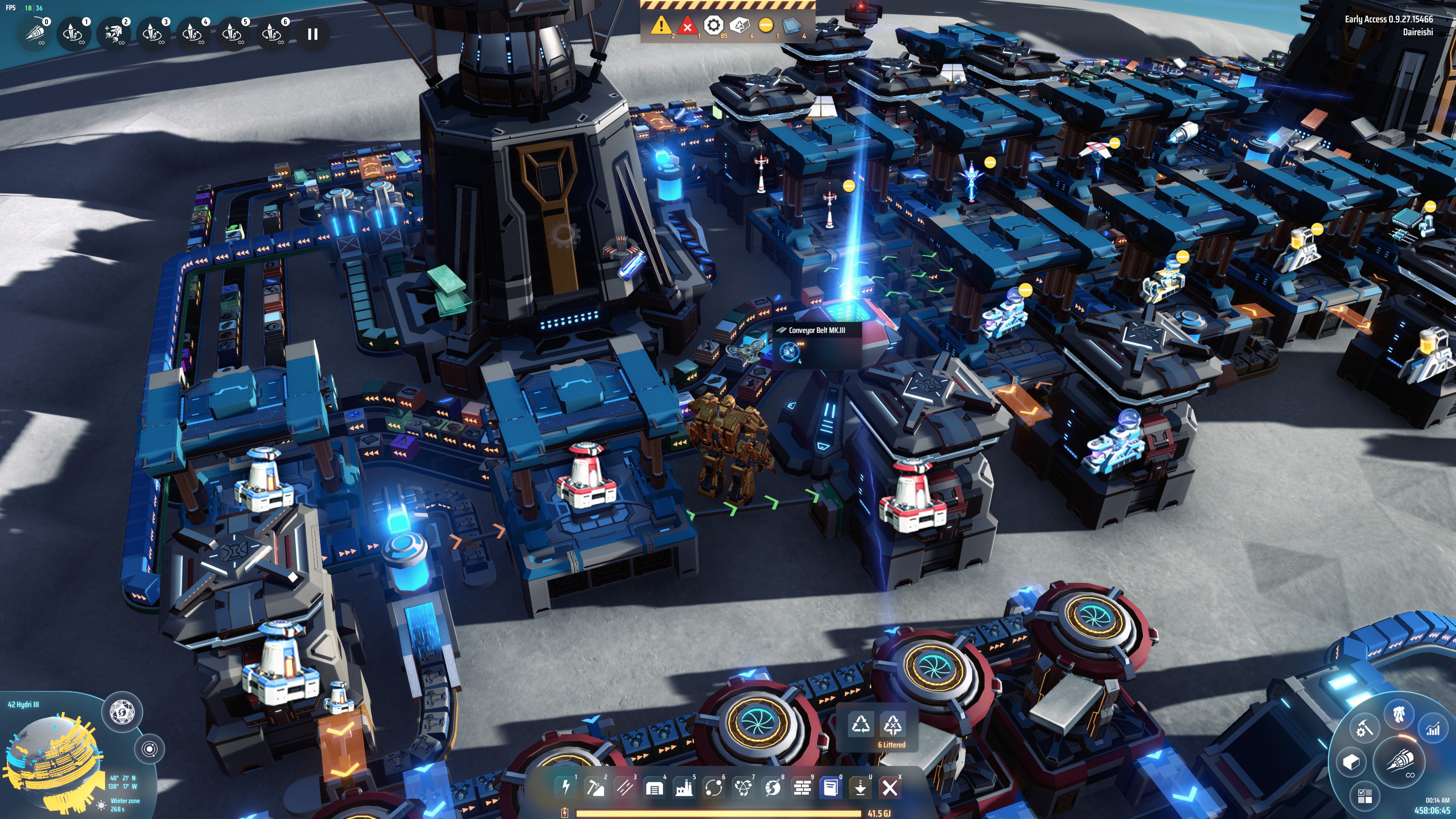Image resolution: width=1456 pixels, height=819 pixels.
Task: Pause the research queue
Action: pos(312,34)
